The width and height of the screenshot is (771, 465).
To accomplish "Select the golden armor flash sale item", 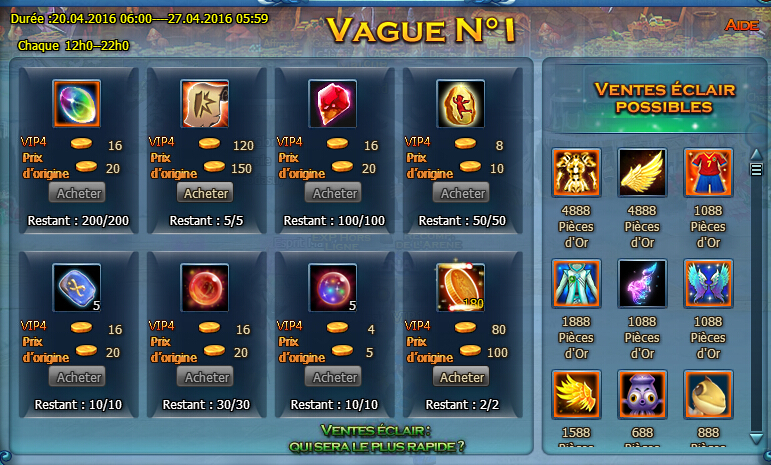I will pos(576,173).
